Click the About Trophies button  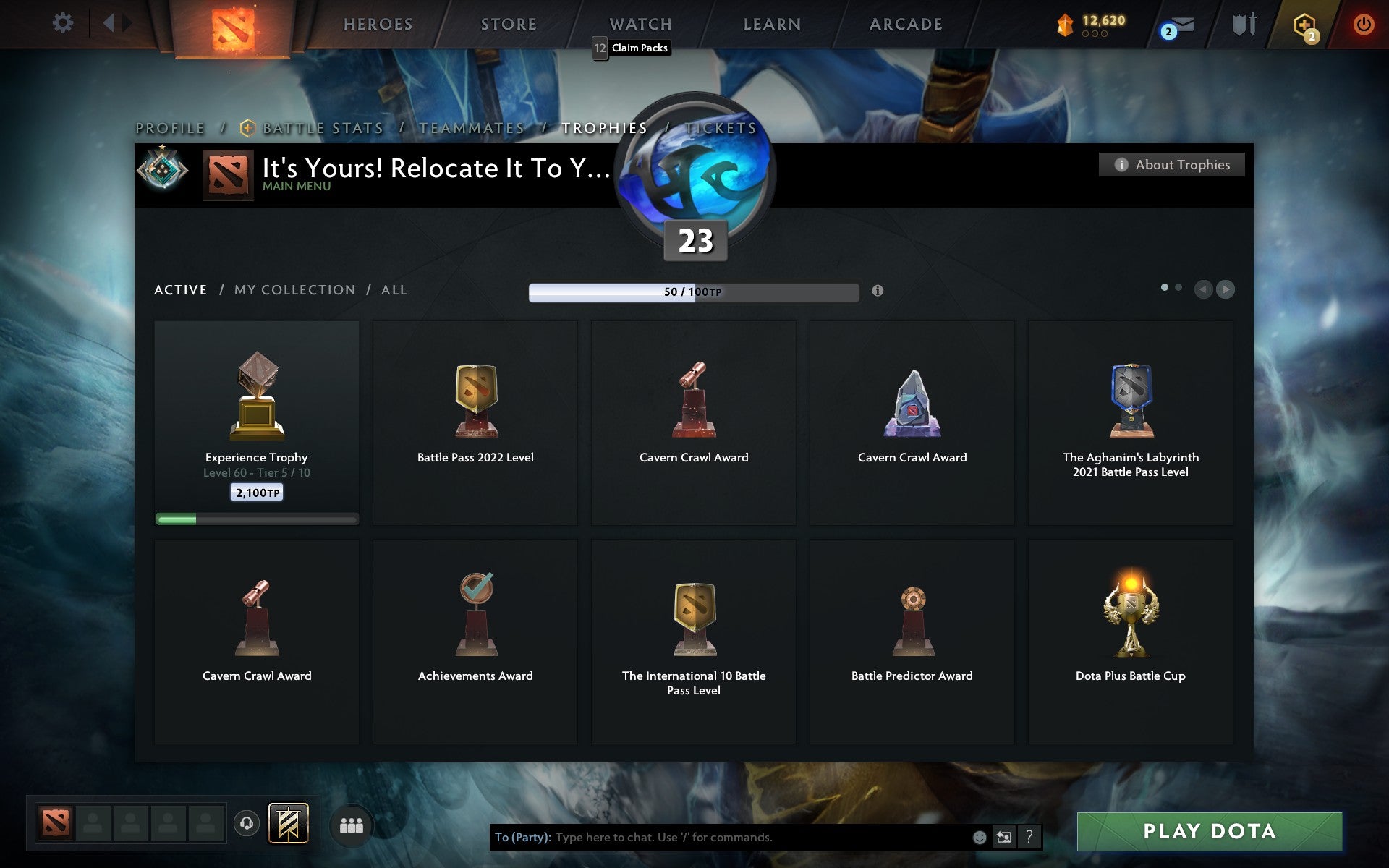tap(1171, 164)
